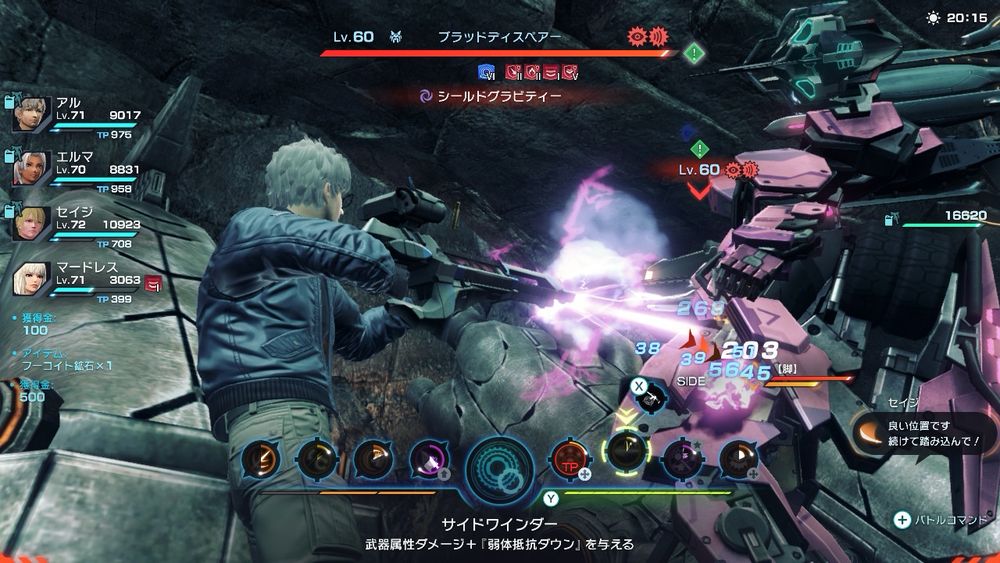Select party leader アル's portrait

point(33,115)
